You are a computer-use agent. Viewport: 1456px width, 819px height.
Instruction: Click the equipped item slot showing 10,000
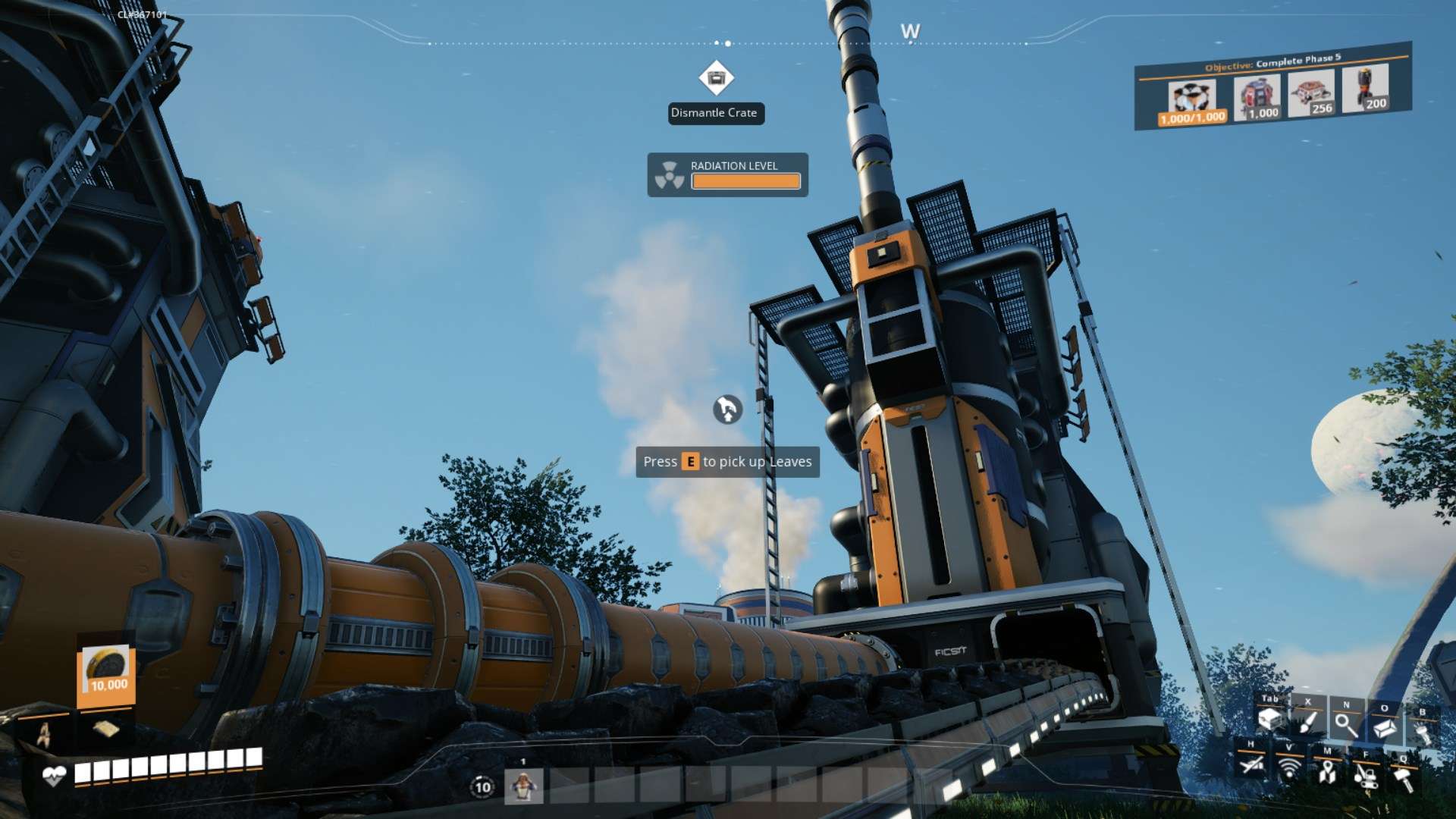click(106, 671)
